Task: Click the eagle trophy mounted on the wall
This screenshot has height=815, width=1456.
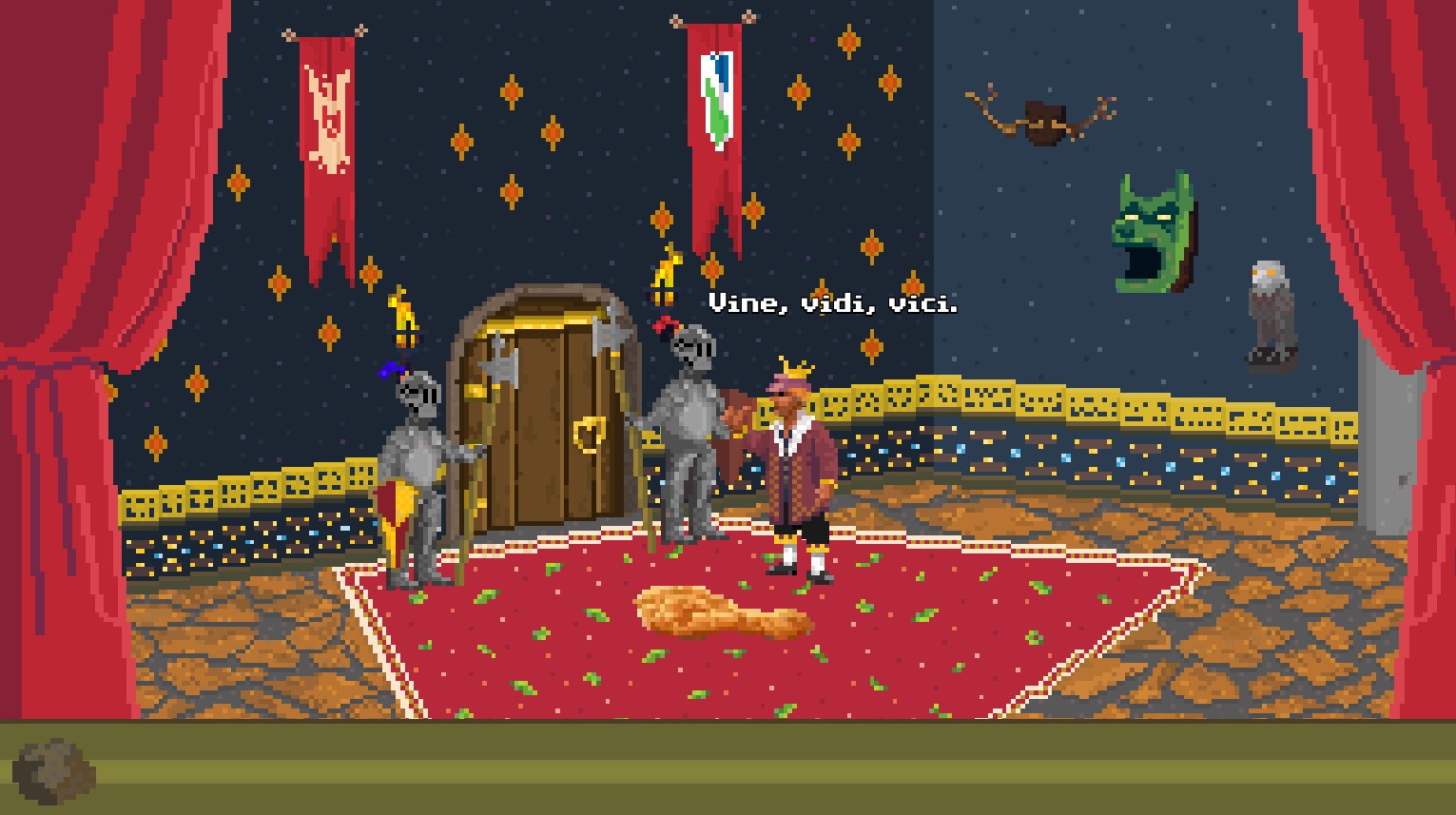Action: pyautogui.click(x=1269, y=304)
